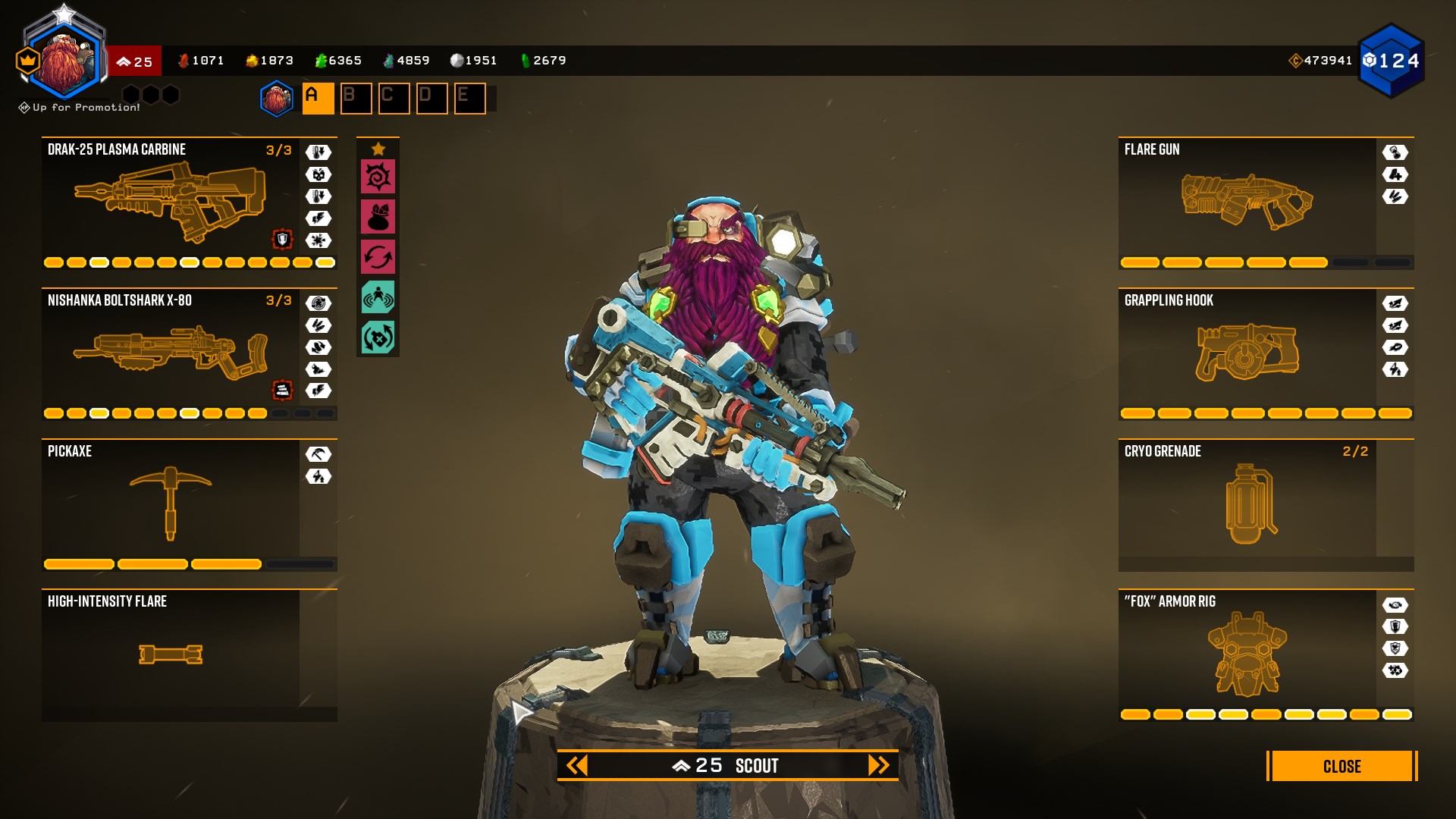Switch to the next class with right arrow

click(878, 765)
